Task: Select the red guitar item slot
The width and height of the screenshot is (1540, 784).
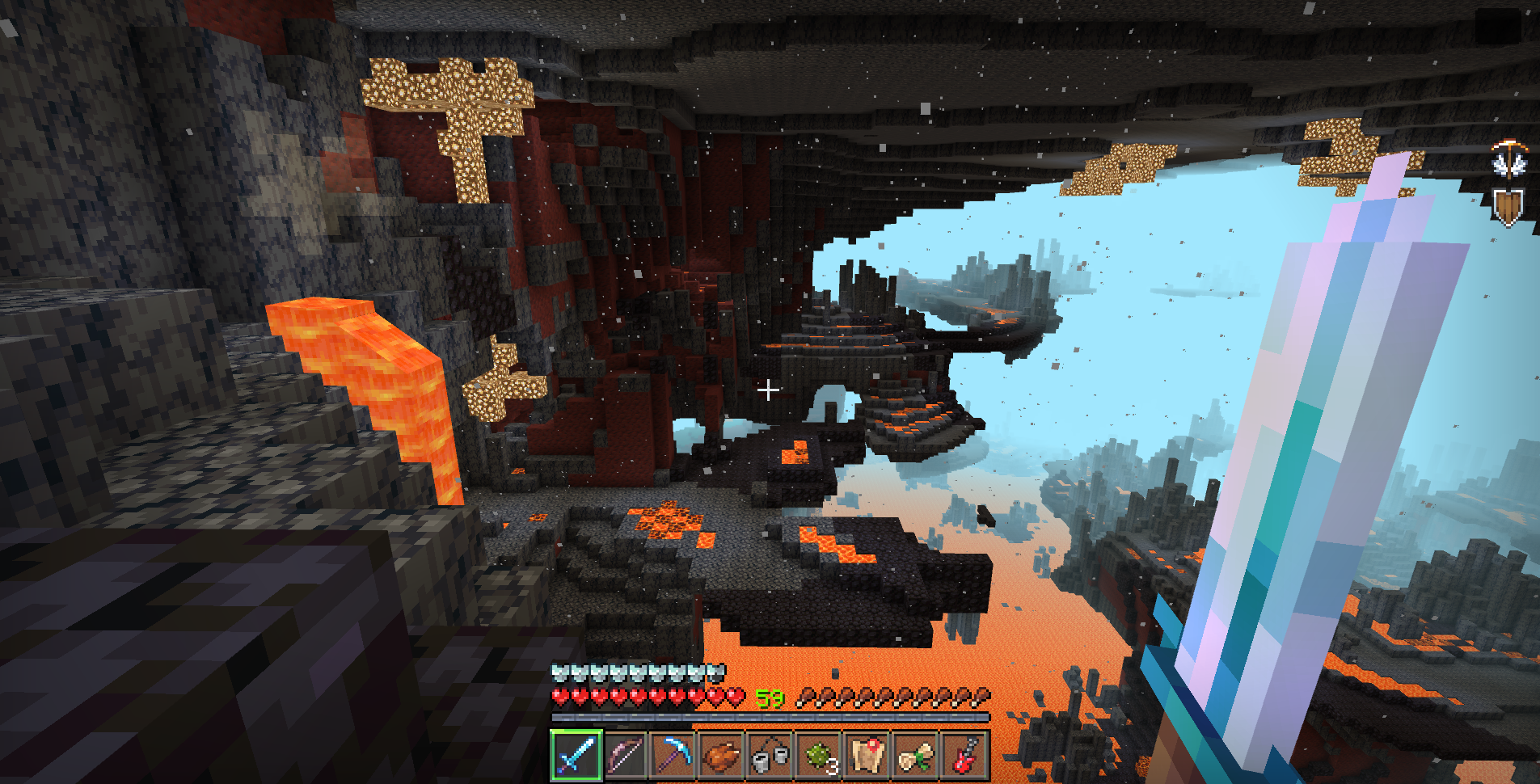Action: coord(964,756)
